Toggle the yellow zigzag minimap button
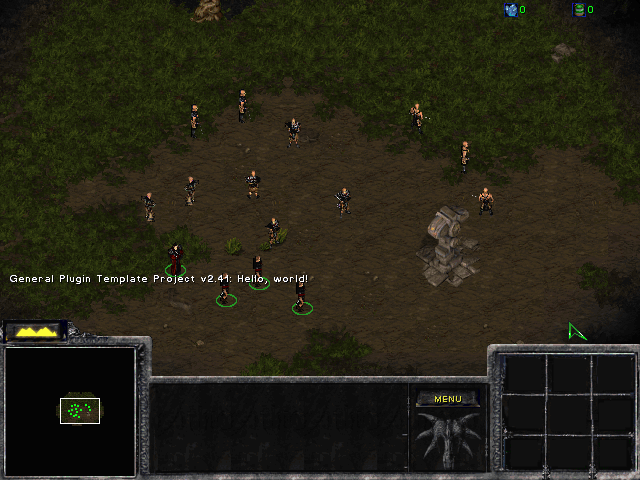The image size is (640, 480). (34, 332)
